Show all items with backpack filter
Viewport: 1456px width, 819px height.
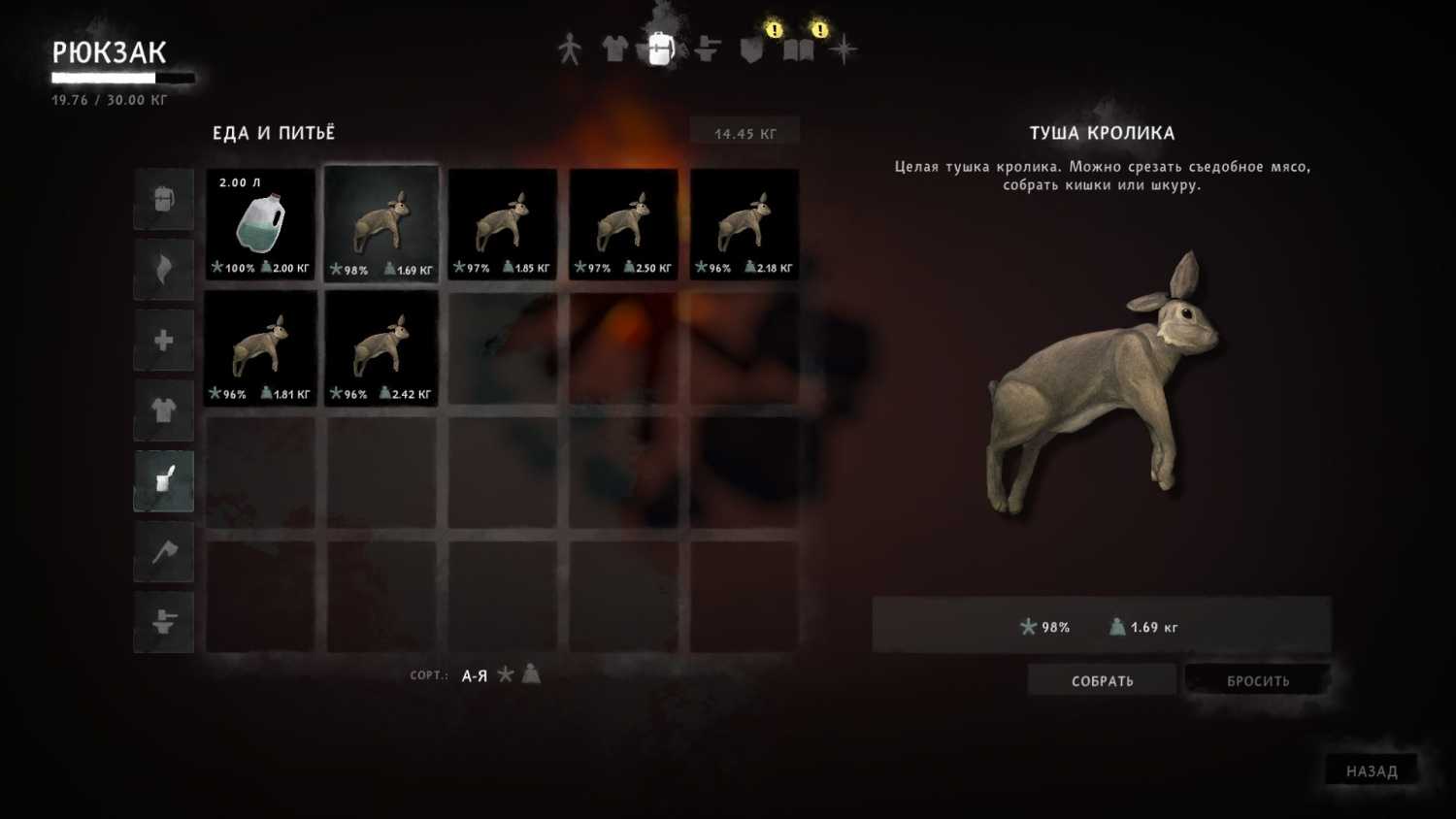coord(164,200)
